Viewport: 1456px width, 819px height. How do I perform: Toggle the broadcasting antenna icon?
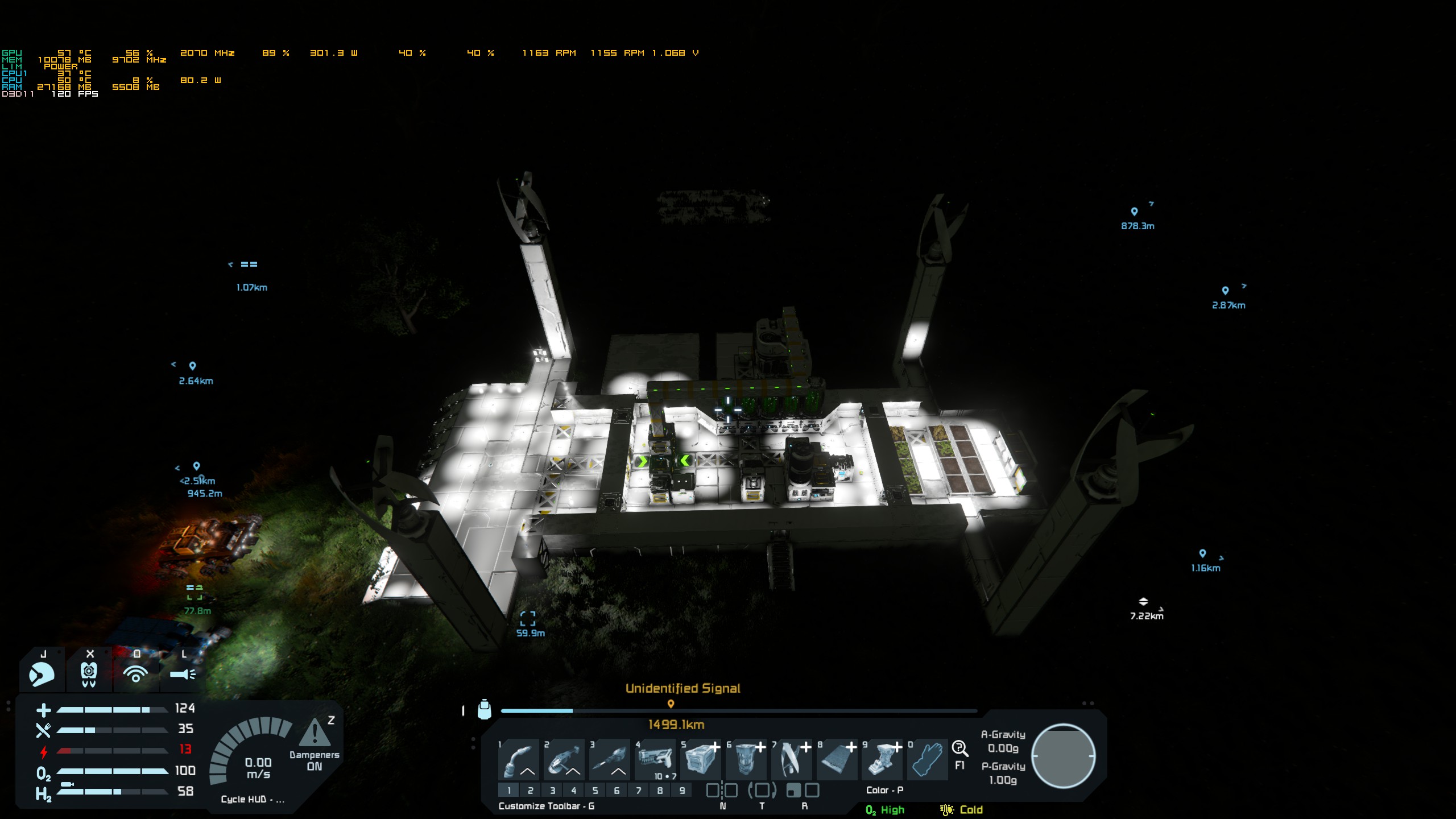135,675
